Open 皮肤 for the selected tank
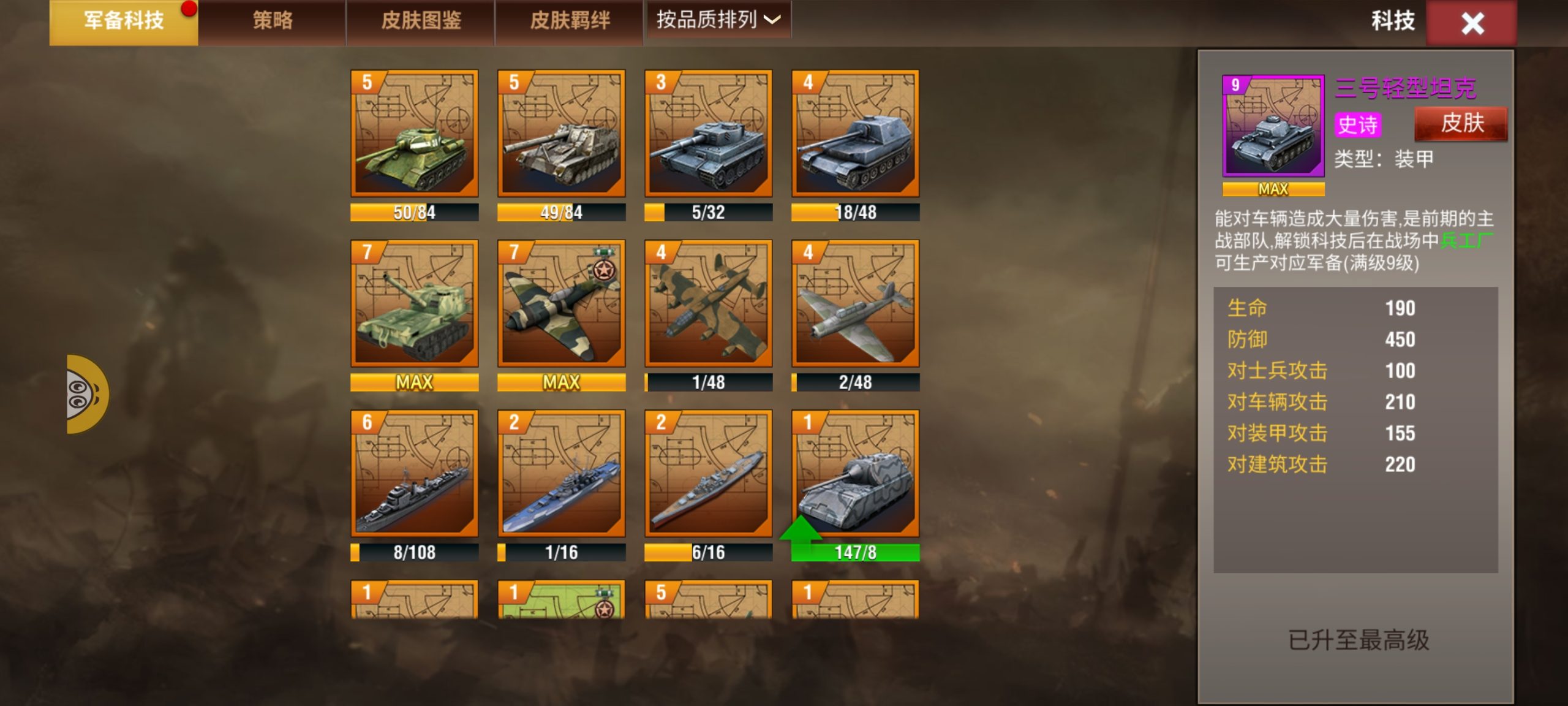The image size is (1568, 706). (x=1461, y=124)
